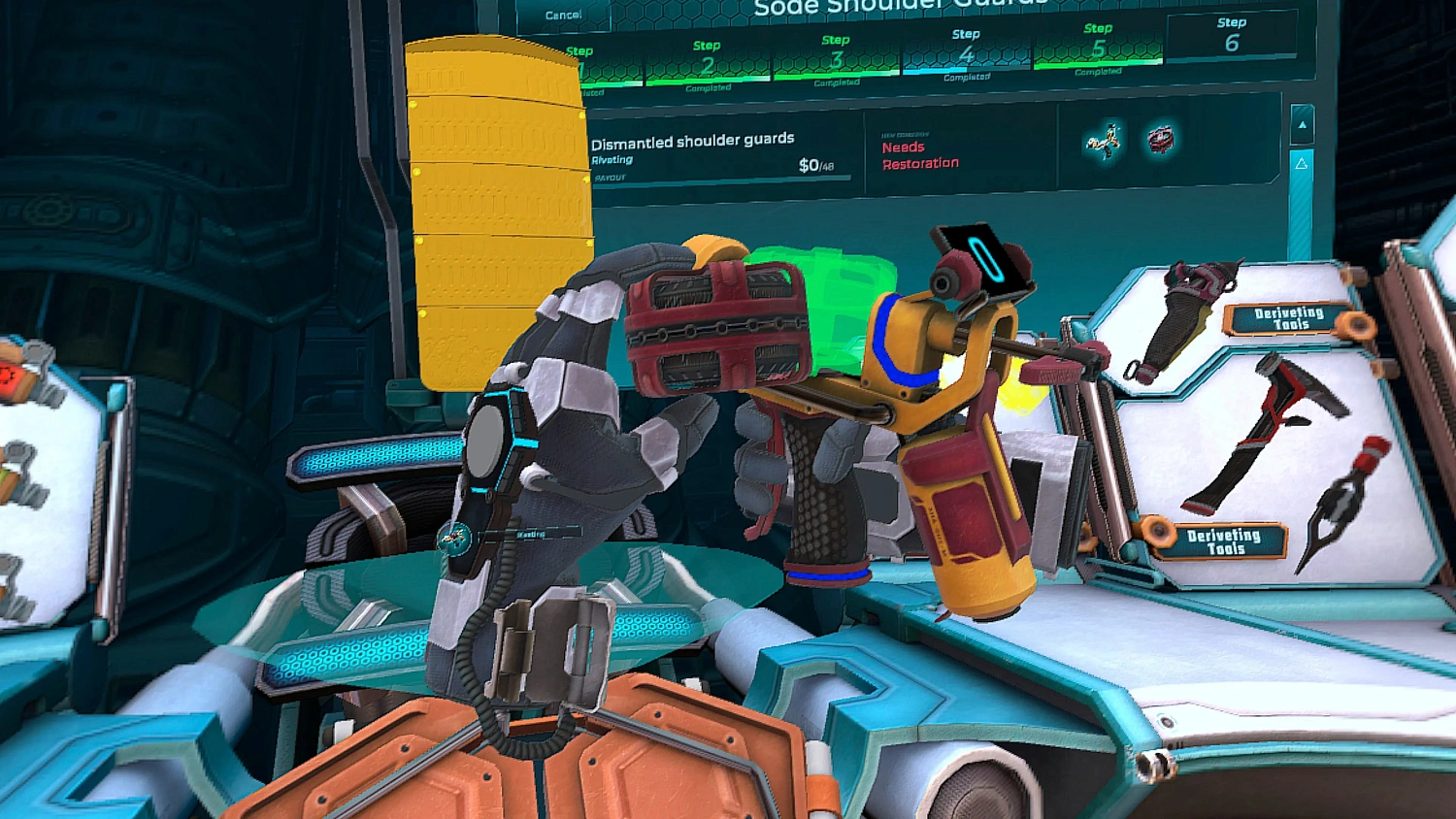
Task: Click the blue up arrow on the panel edge
Action: (x=1301, y=122)
